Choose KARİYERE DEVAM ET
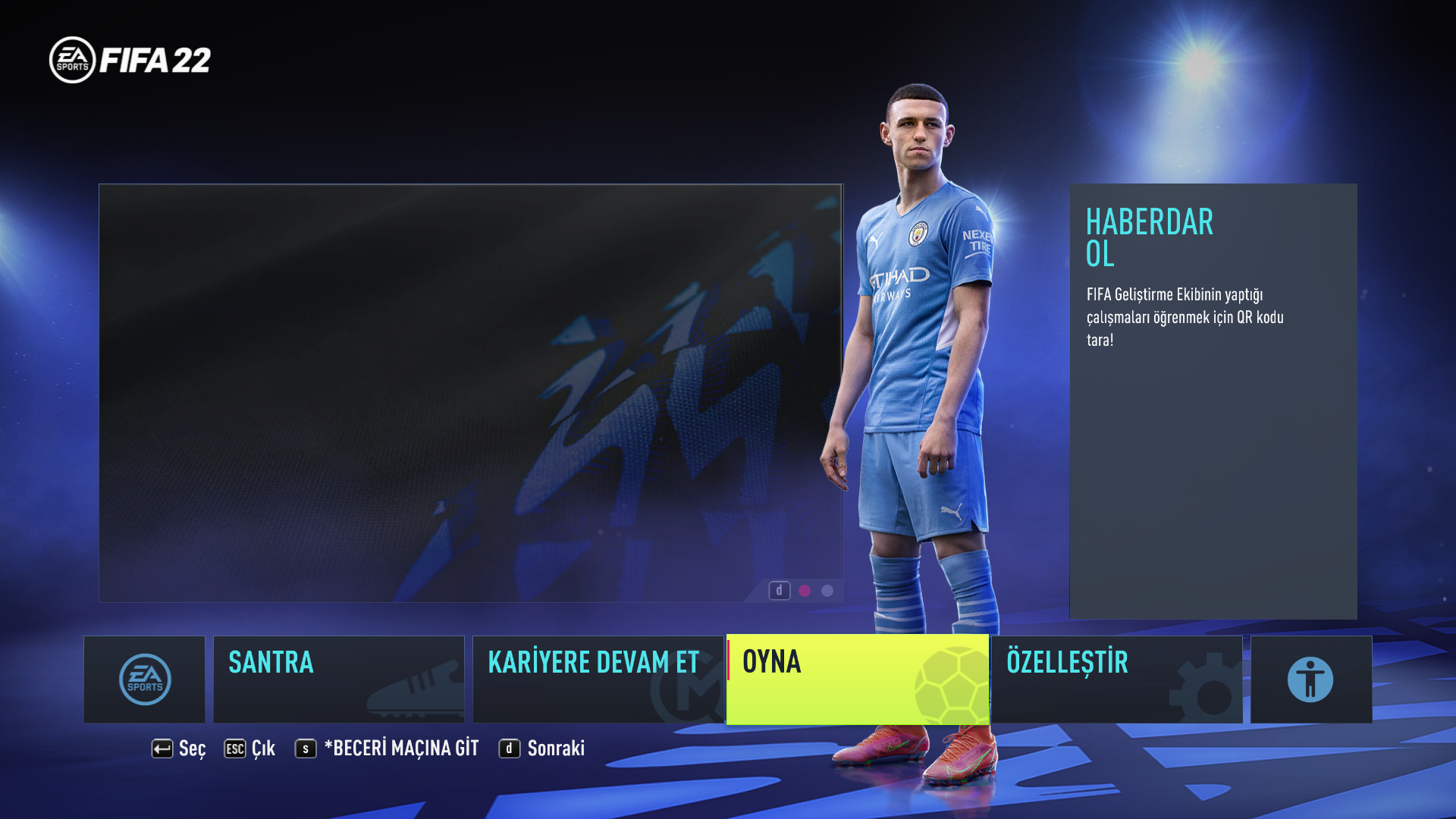 pyautogui.click(x=598, y=679)
